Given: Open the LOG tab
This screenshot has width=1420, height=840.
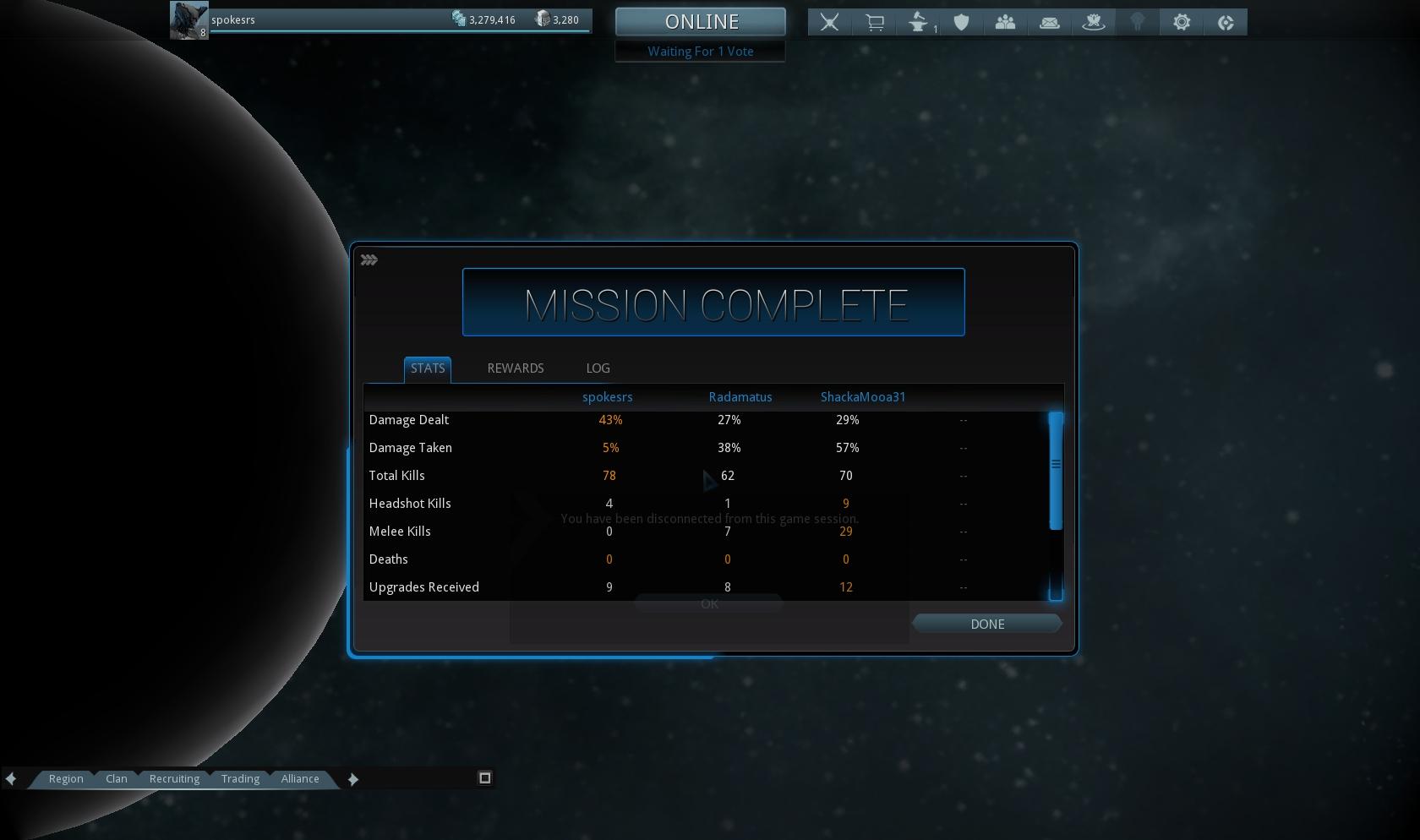Looking at the screenshot, I should click(x=598, y=368).
